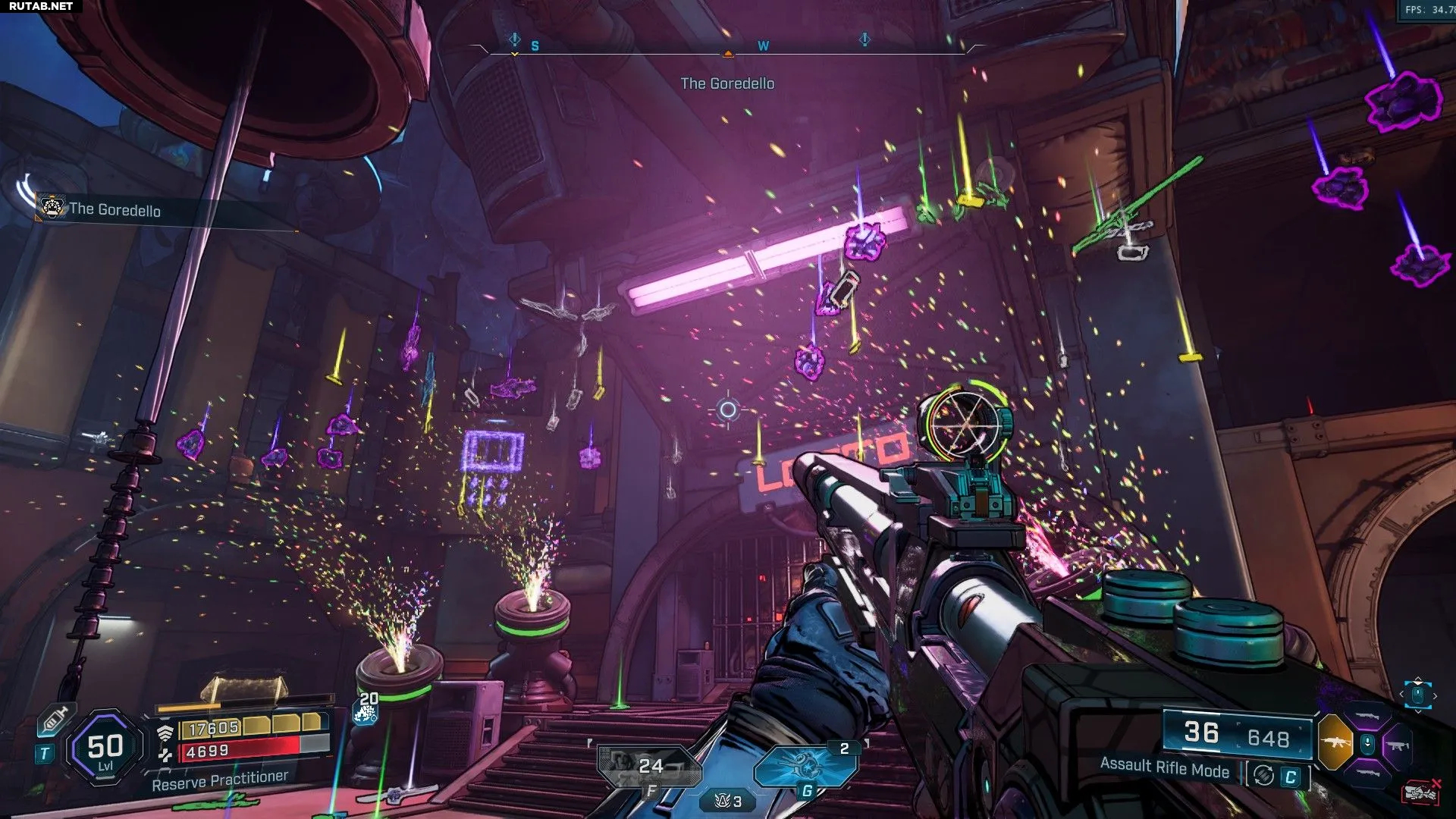Image resolution: width=1456 pixels, height=819 pixels.
Task: Click the status effect icon showing 20
Action: click(x=367, y=708)
